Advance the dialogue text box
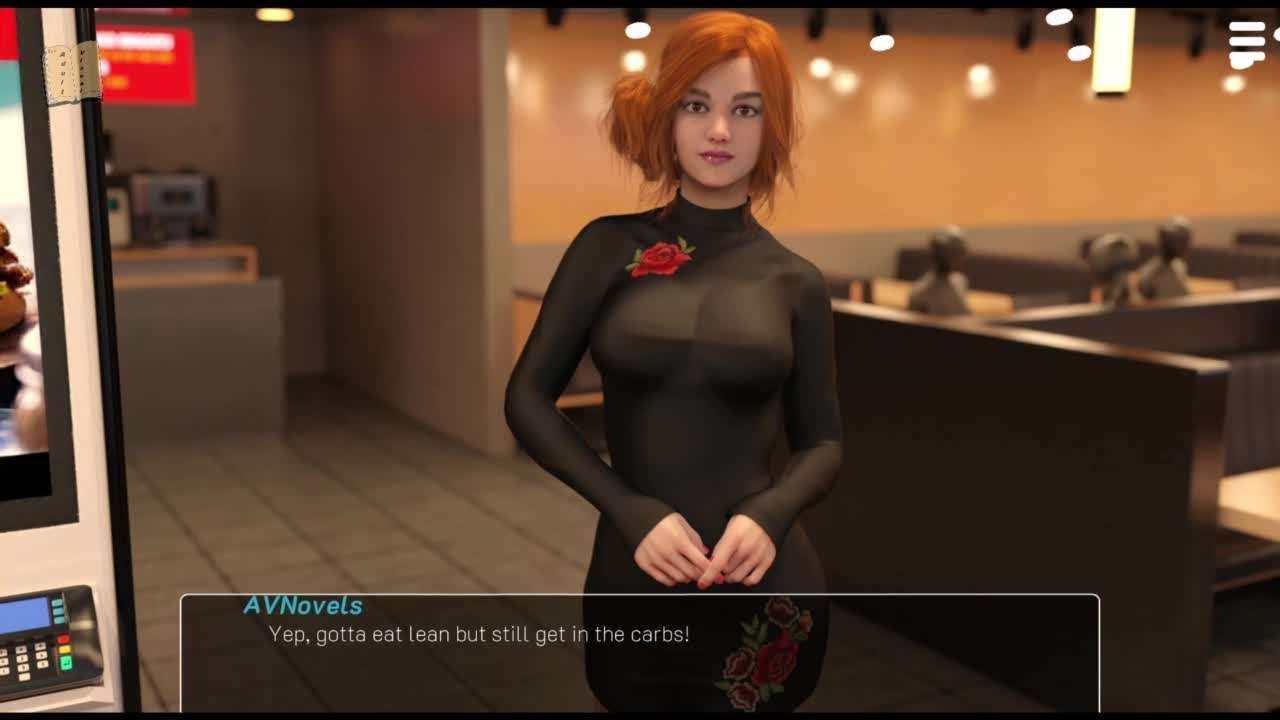1280x720 pixels. [x=639, y=650]
